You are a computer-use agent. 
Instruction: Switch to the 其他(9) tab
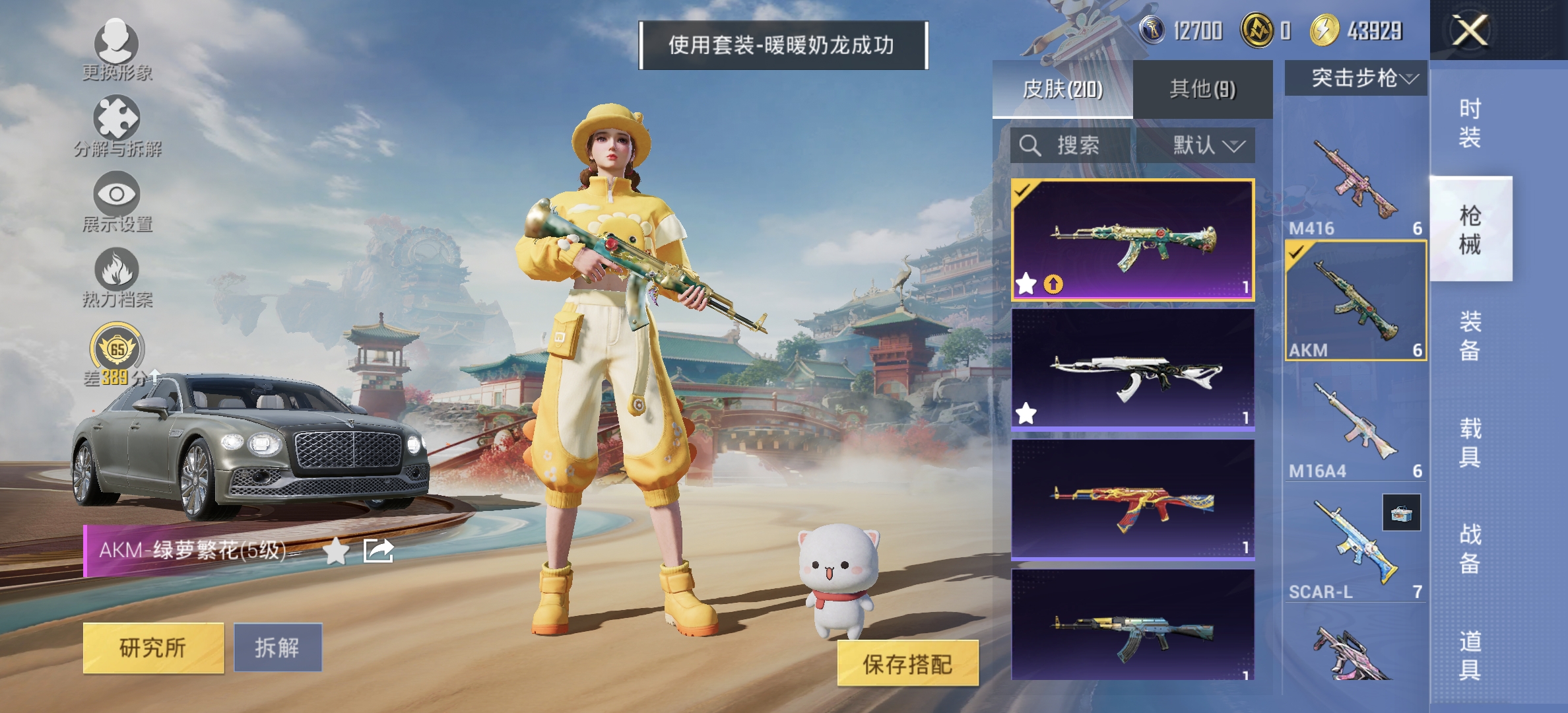pyautogui.click(x=1202, y=88)
